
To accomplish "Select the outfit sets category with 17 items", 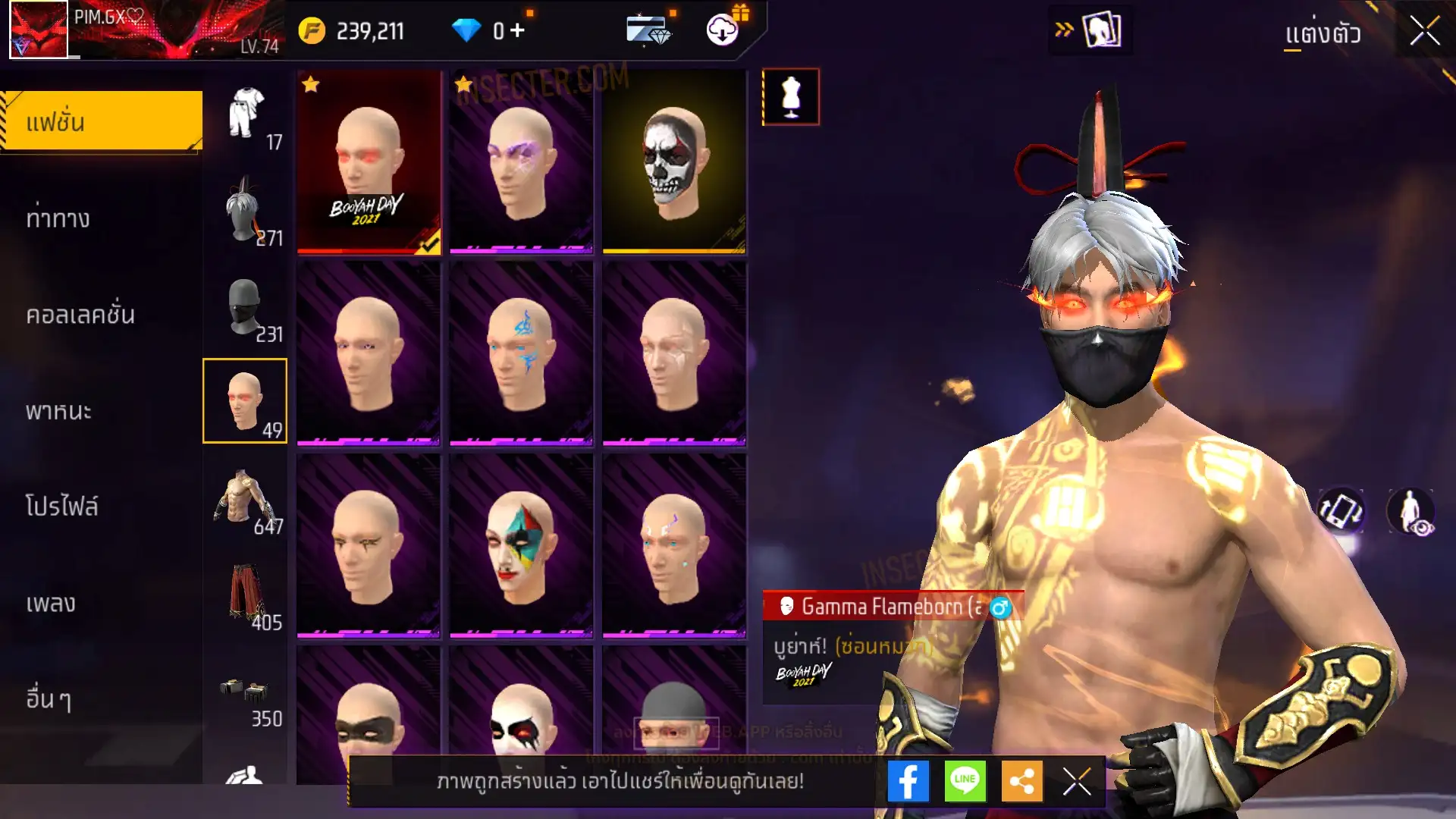I will pyautogui.click(x=246, y=114).
